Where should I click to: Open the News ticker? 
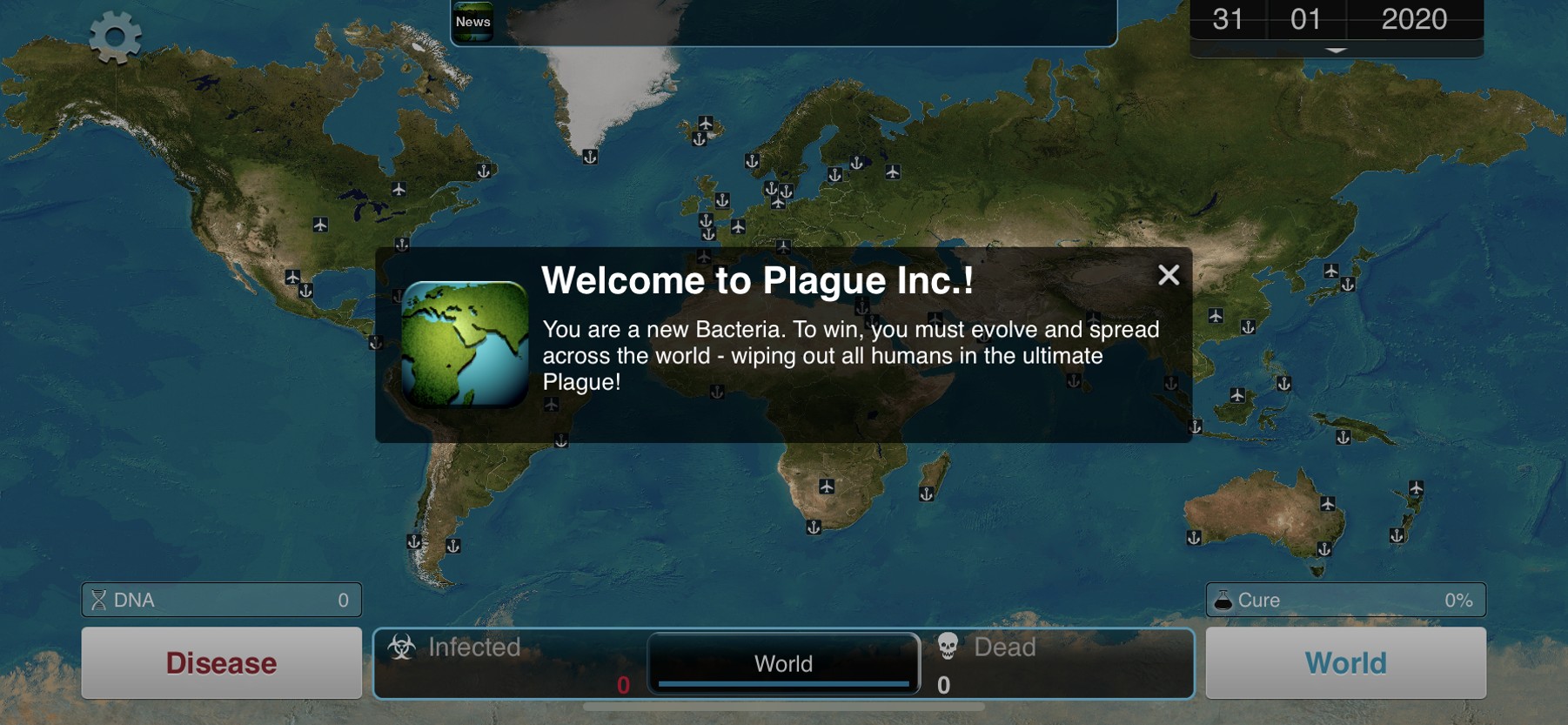click(473, 22)
